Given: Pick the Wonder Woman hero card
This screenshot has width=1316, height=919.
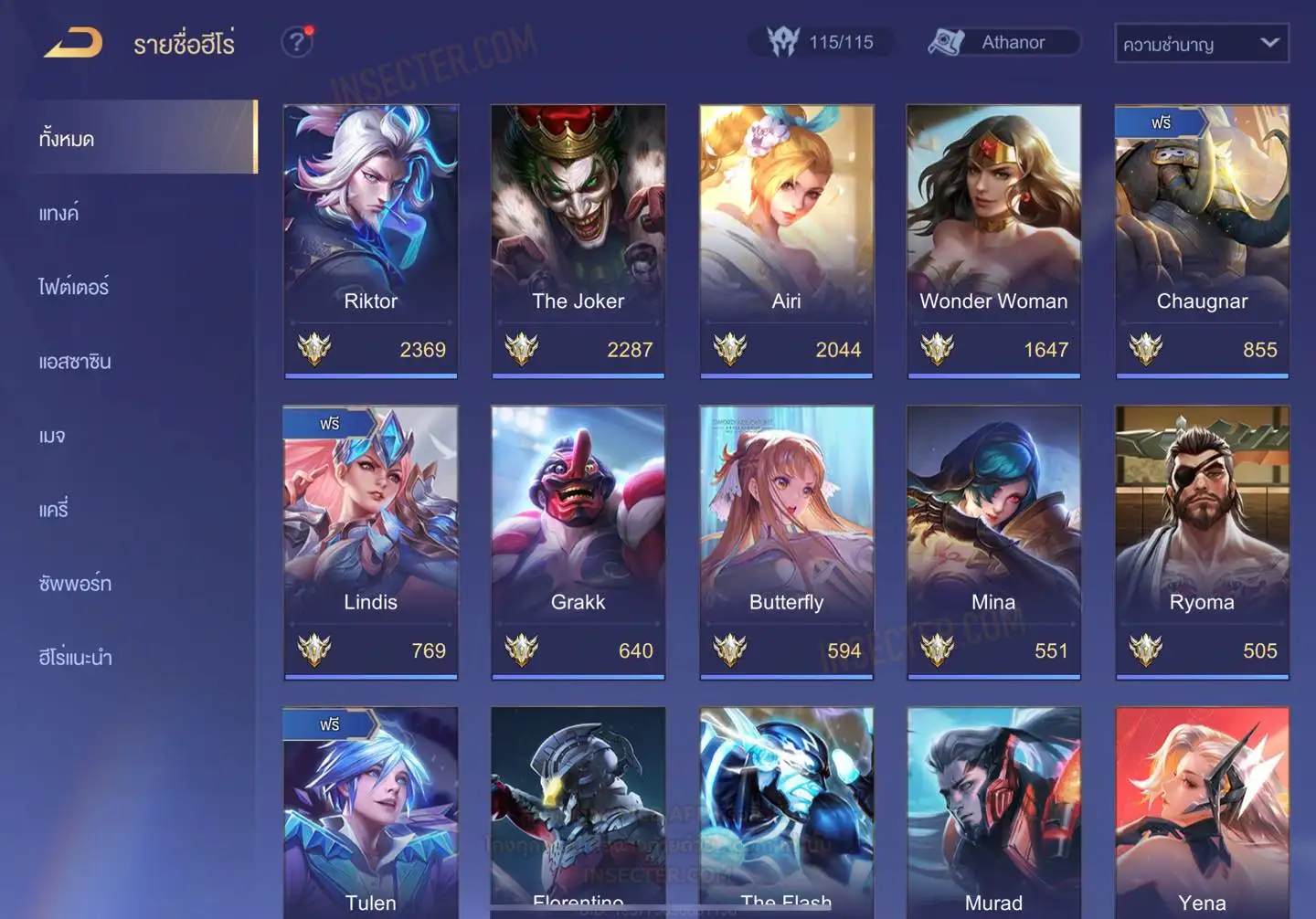Looking at the screenshot, I should tap(993, 239).
